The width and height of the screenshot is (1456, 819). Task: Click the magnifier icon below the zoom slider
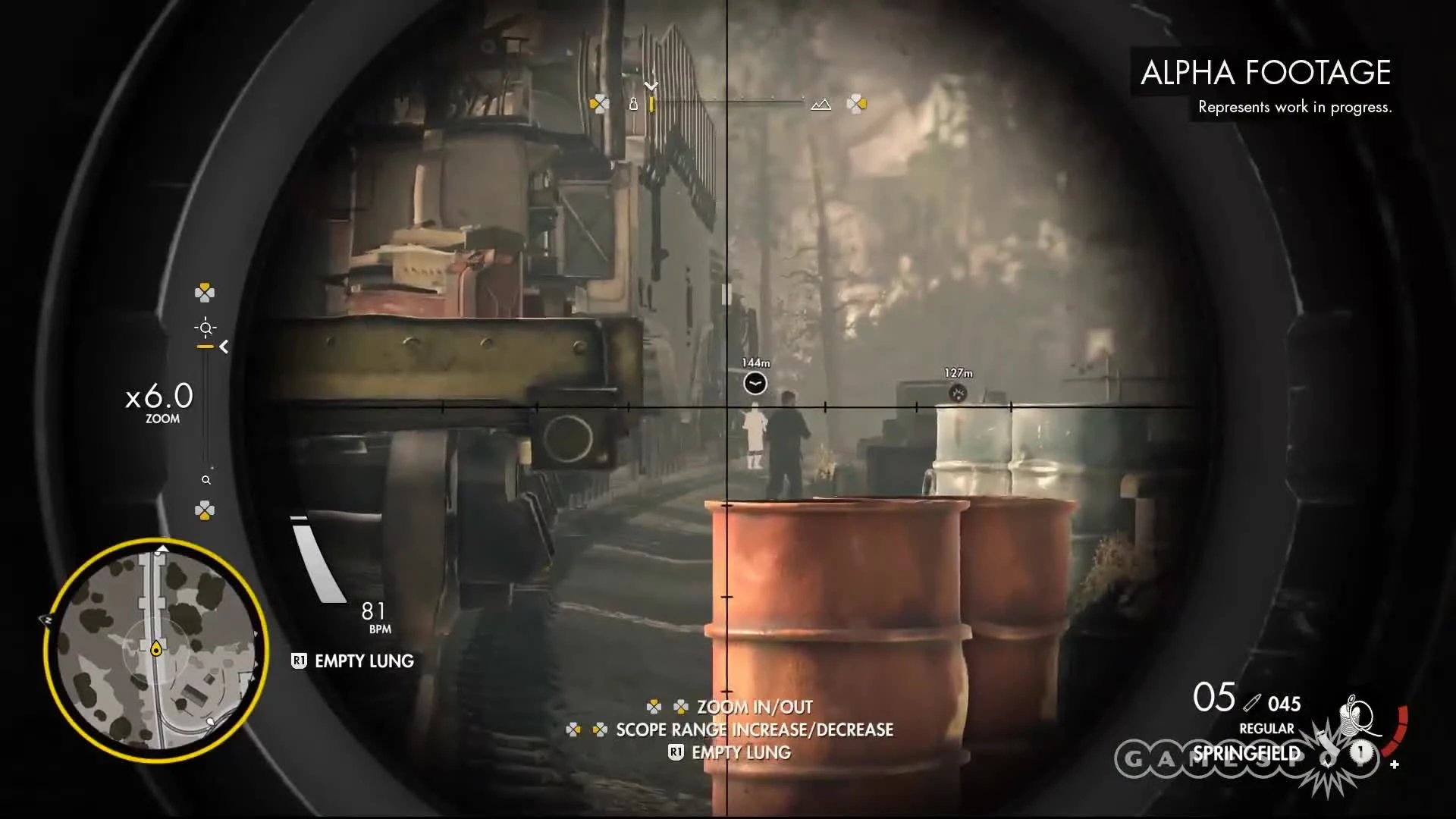[x=205, y=479]
